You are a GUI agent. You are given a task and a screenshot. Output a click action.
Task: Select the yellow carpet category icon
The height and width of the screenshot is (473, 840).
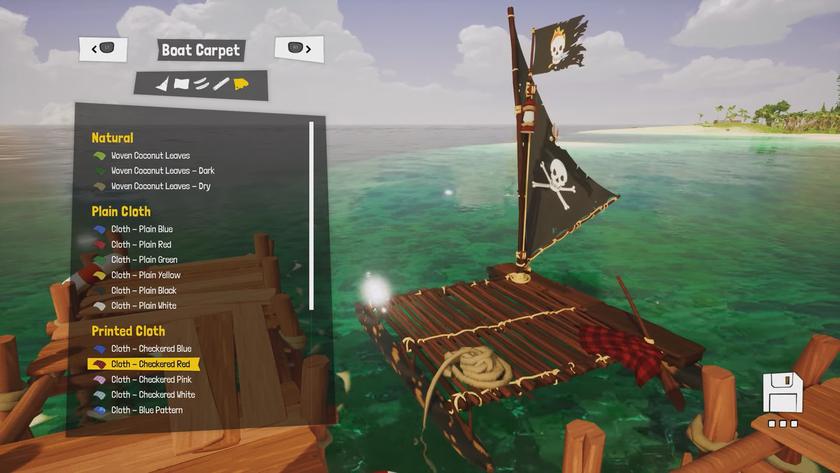click(x=241, y=84)
